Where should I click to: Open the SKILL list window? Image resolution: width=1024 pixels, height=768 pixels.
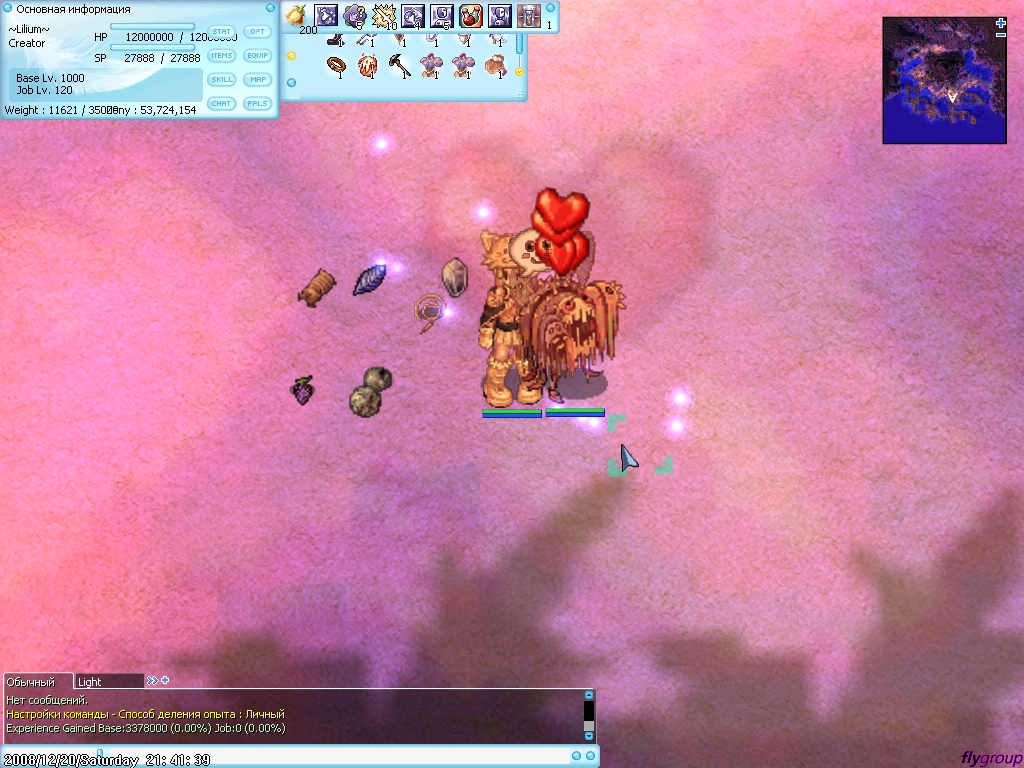click(x=222, y=80)
